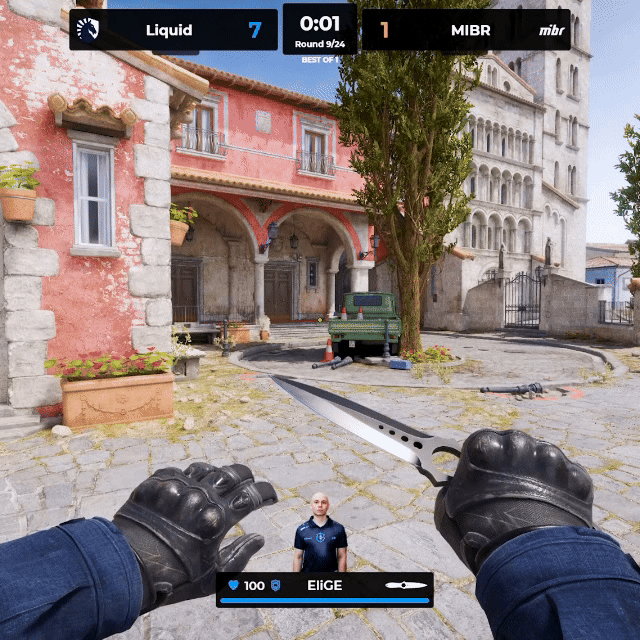
Task: Select the MIBR team name panel
Action: [470, 30]
